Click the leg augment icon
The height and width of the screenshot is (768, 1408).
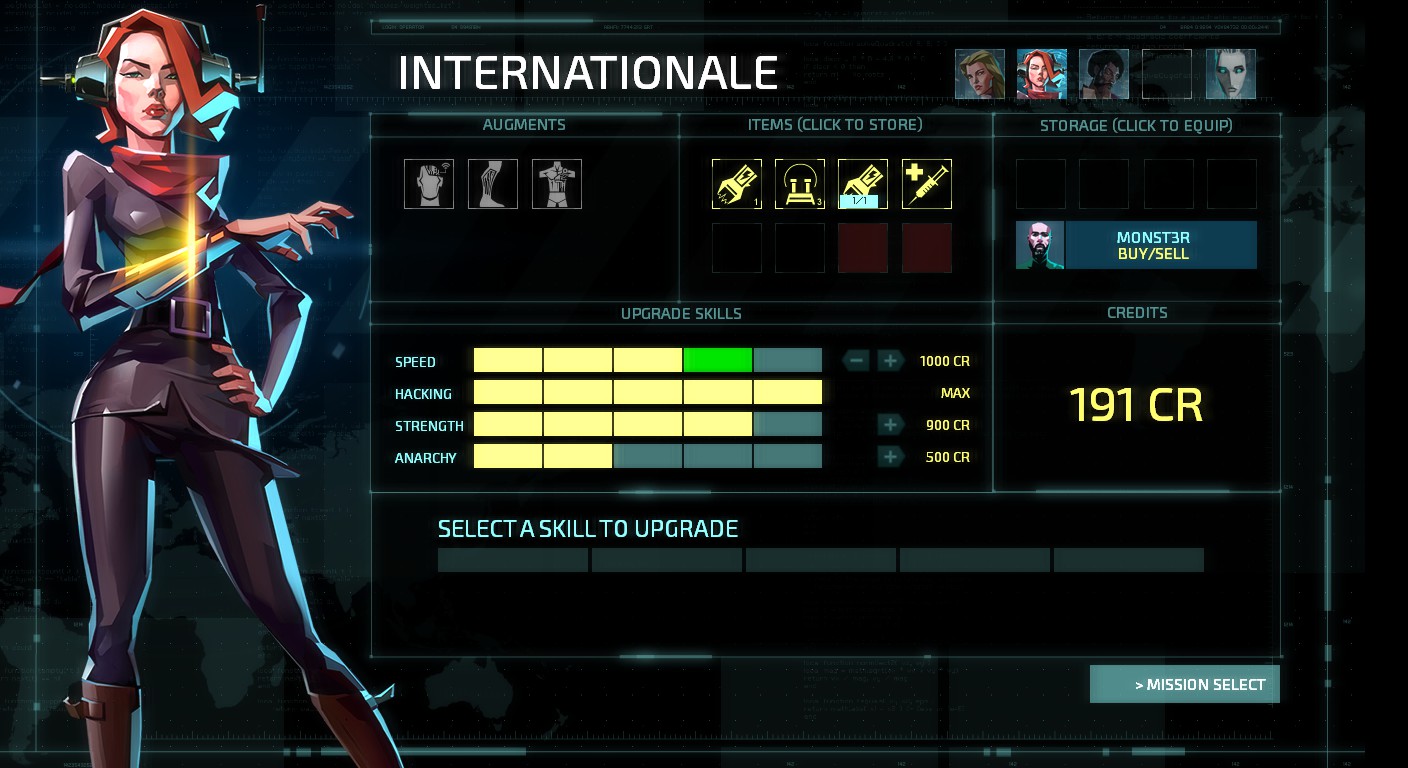pos(493,184)
